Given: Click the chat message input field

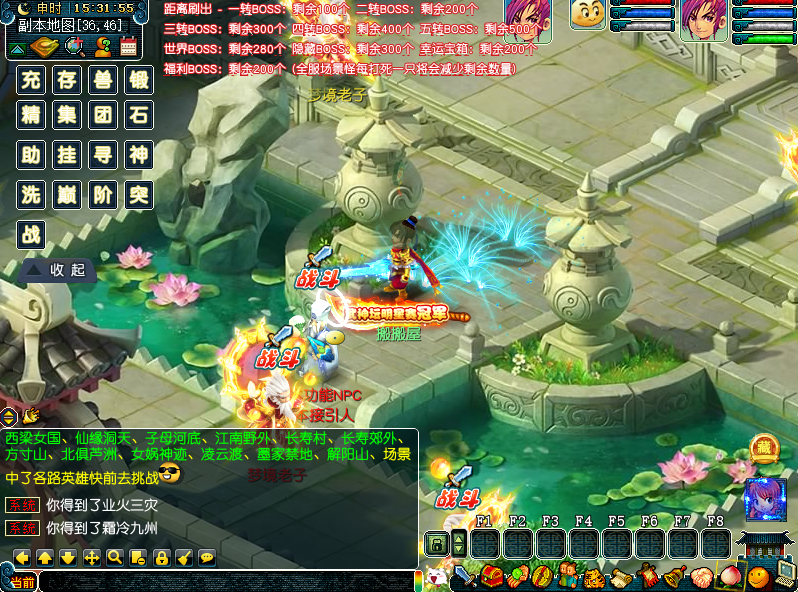Looking at the screenshot, I should point(225,581).
